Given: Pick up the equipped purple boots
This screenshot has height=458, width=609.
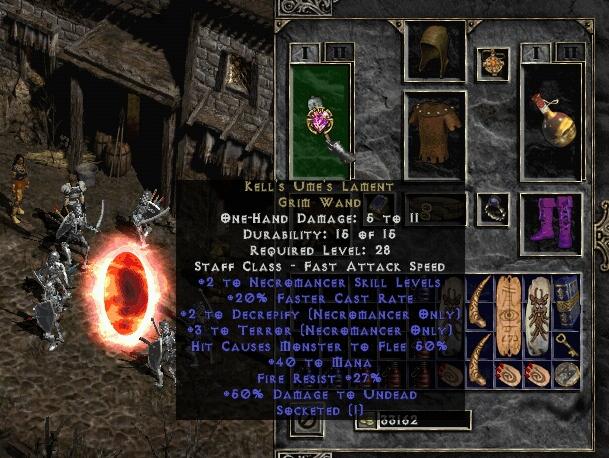Looking at the screenshot, I should click(x=552, y=218).
